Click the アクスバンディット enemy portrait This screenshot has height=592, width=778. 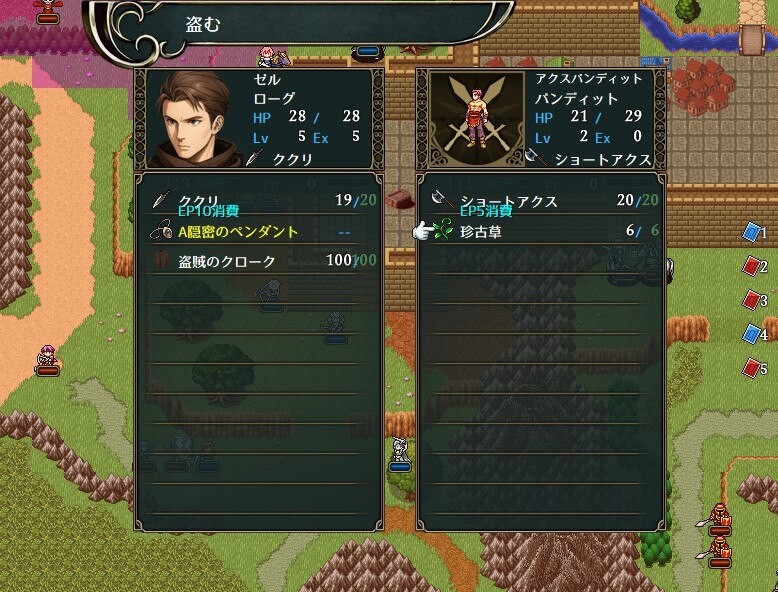coord(474,118)
